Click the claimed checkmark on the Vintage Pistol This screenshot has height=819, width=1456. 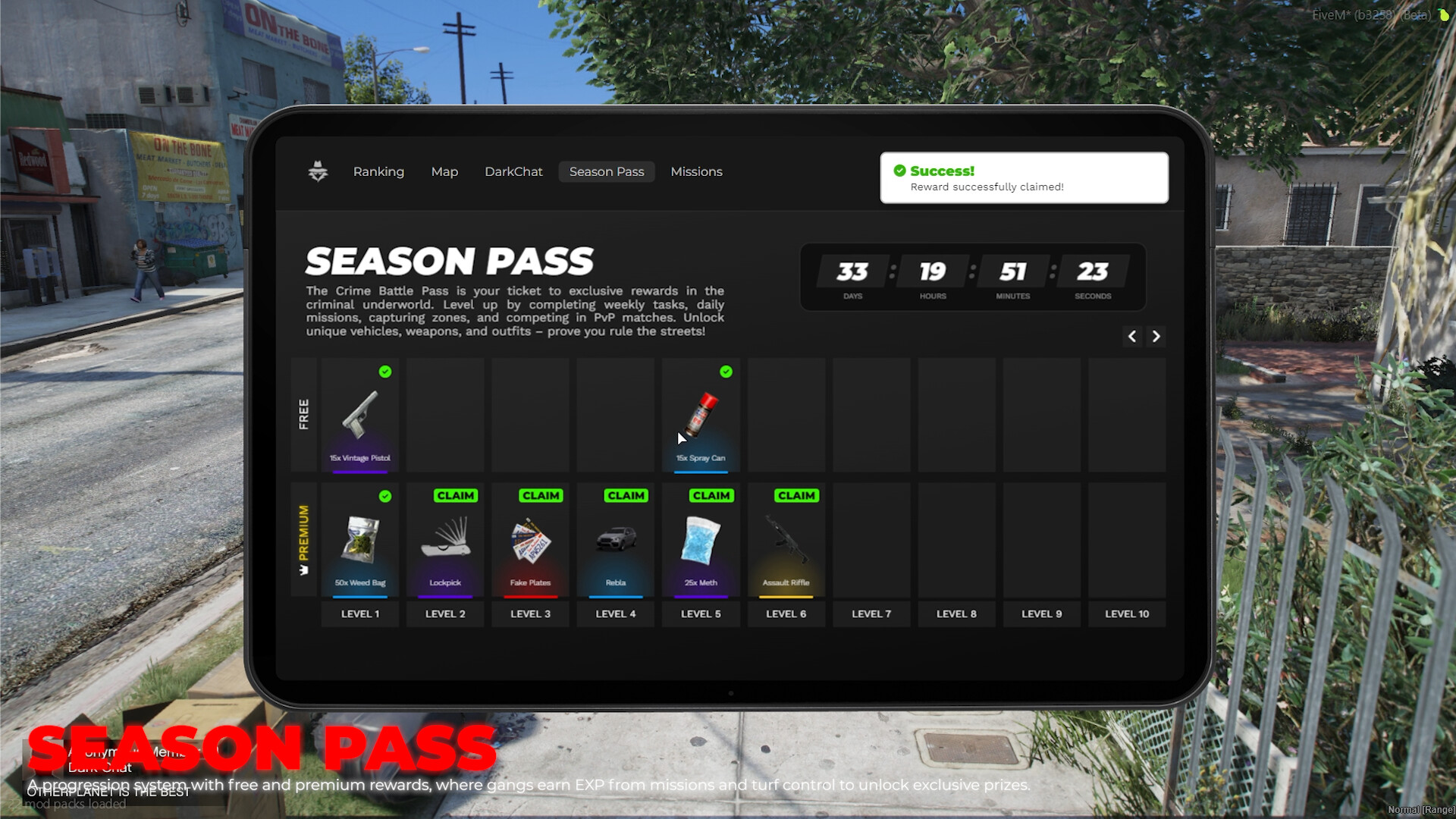point(385,372)
